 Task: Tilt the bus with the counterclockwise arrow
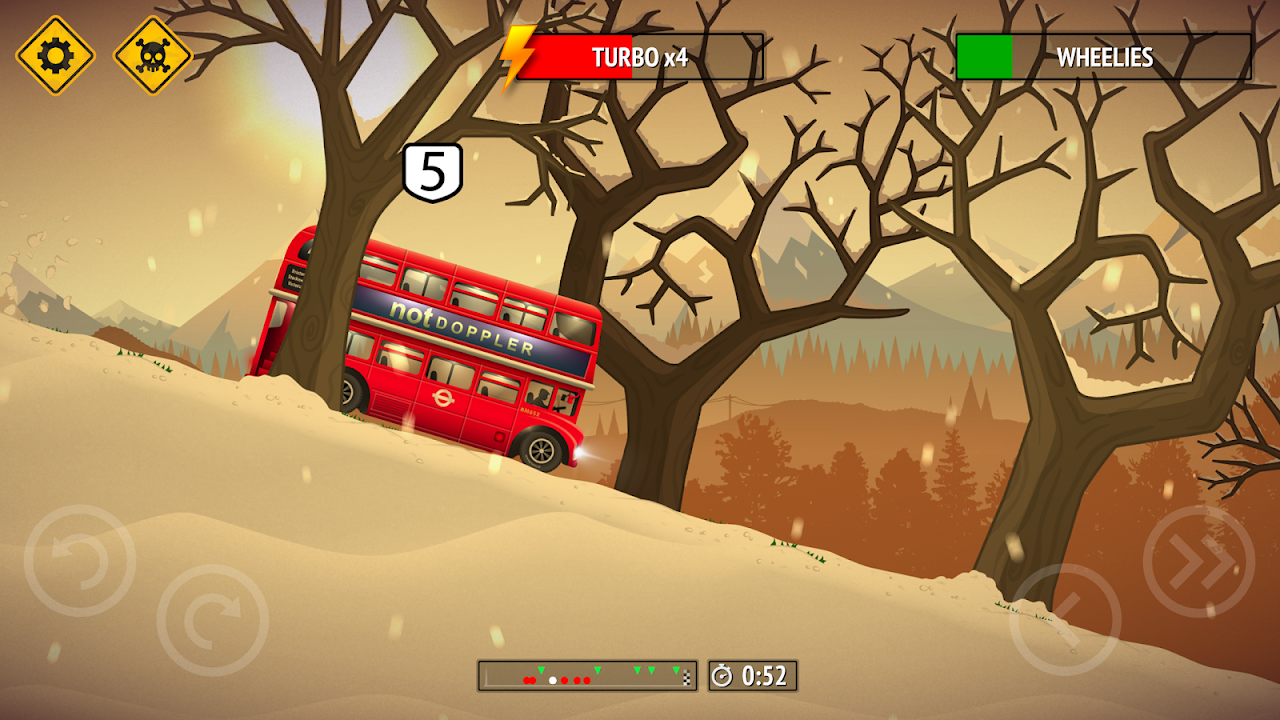pyautogui.click(x=80, y=561)
